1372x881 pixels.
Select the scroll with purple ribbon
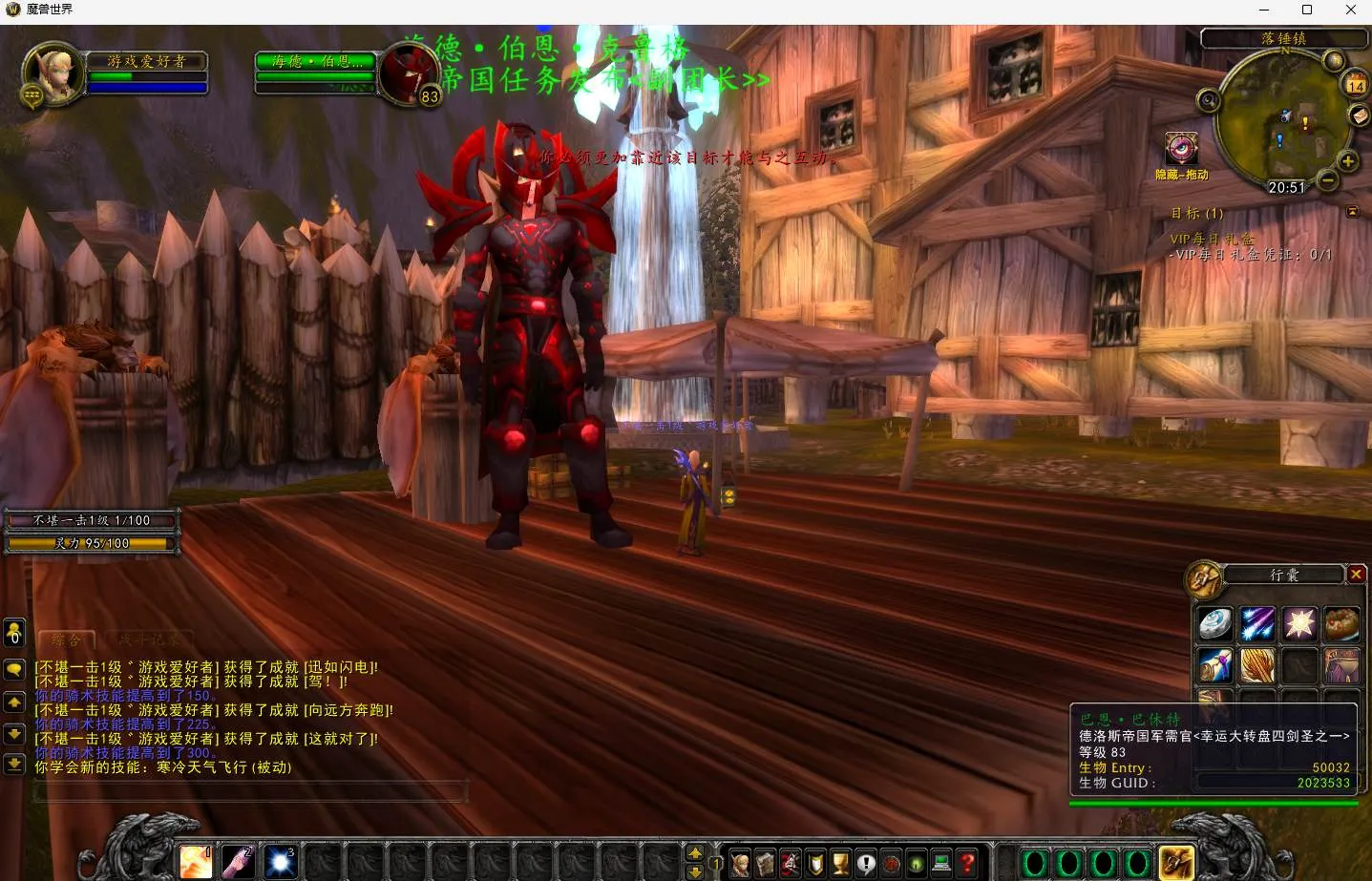[1215, 665]
